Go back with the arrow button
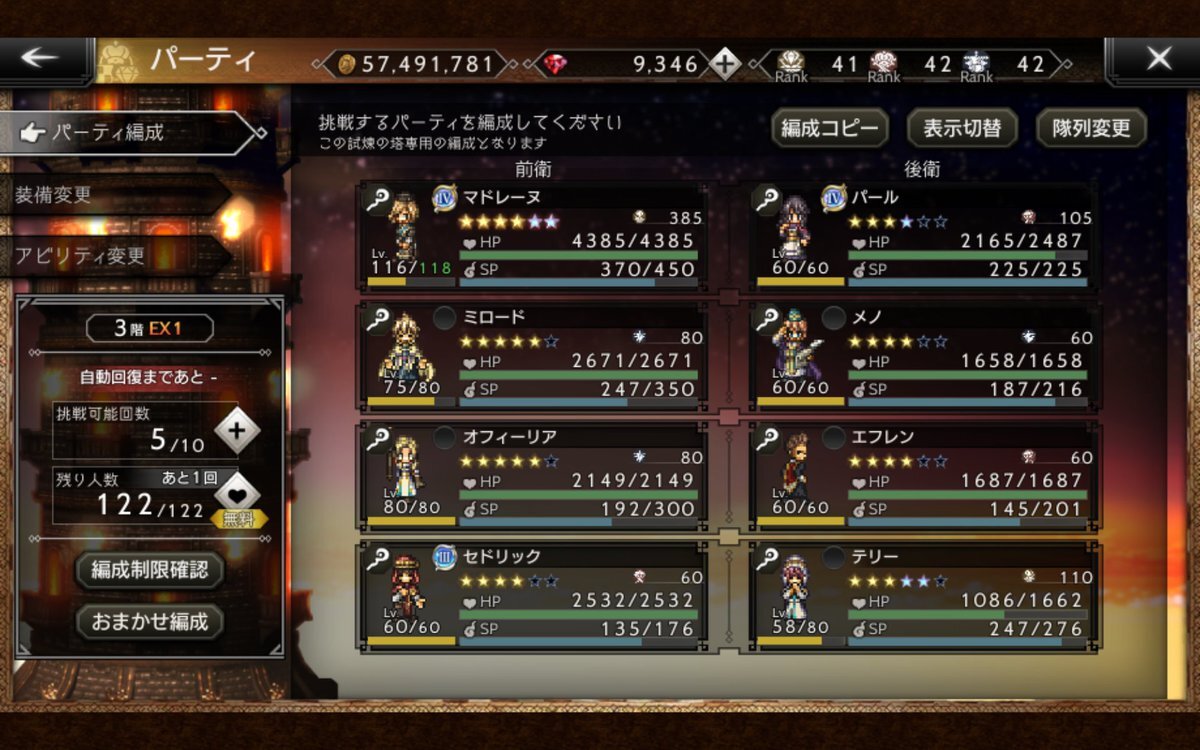 pyautogui.click(x=40, y=60)
